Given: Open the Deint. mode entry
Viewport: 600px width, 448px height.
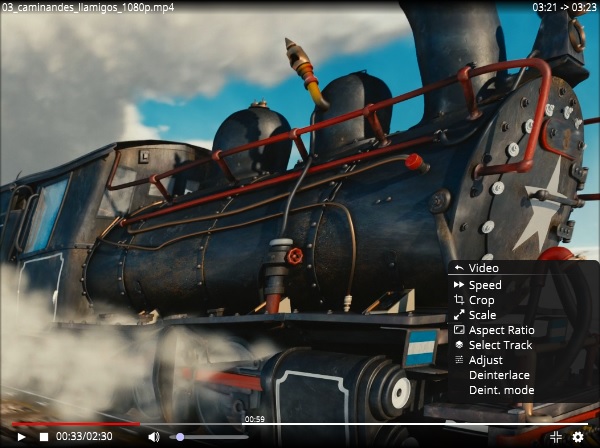Looking at the screenshot, I should [501, 390].
